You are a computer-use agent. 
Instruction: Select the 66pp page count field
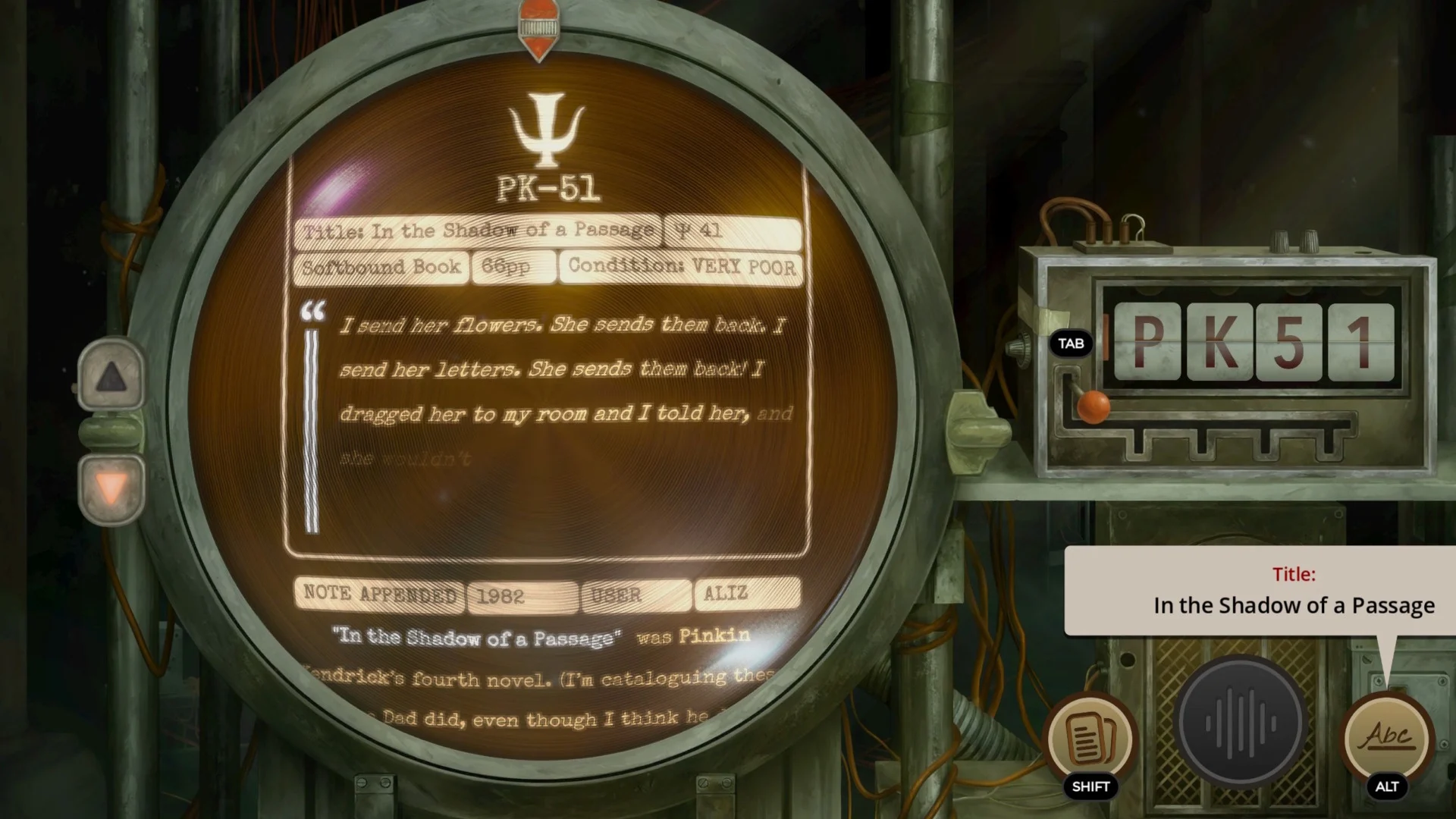(x=513, y=267)
